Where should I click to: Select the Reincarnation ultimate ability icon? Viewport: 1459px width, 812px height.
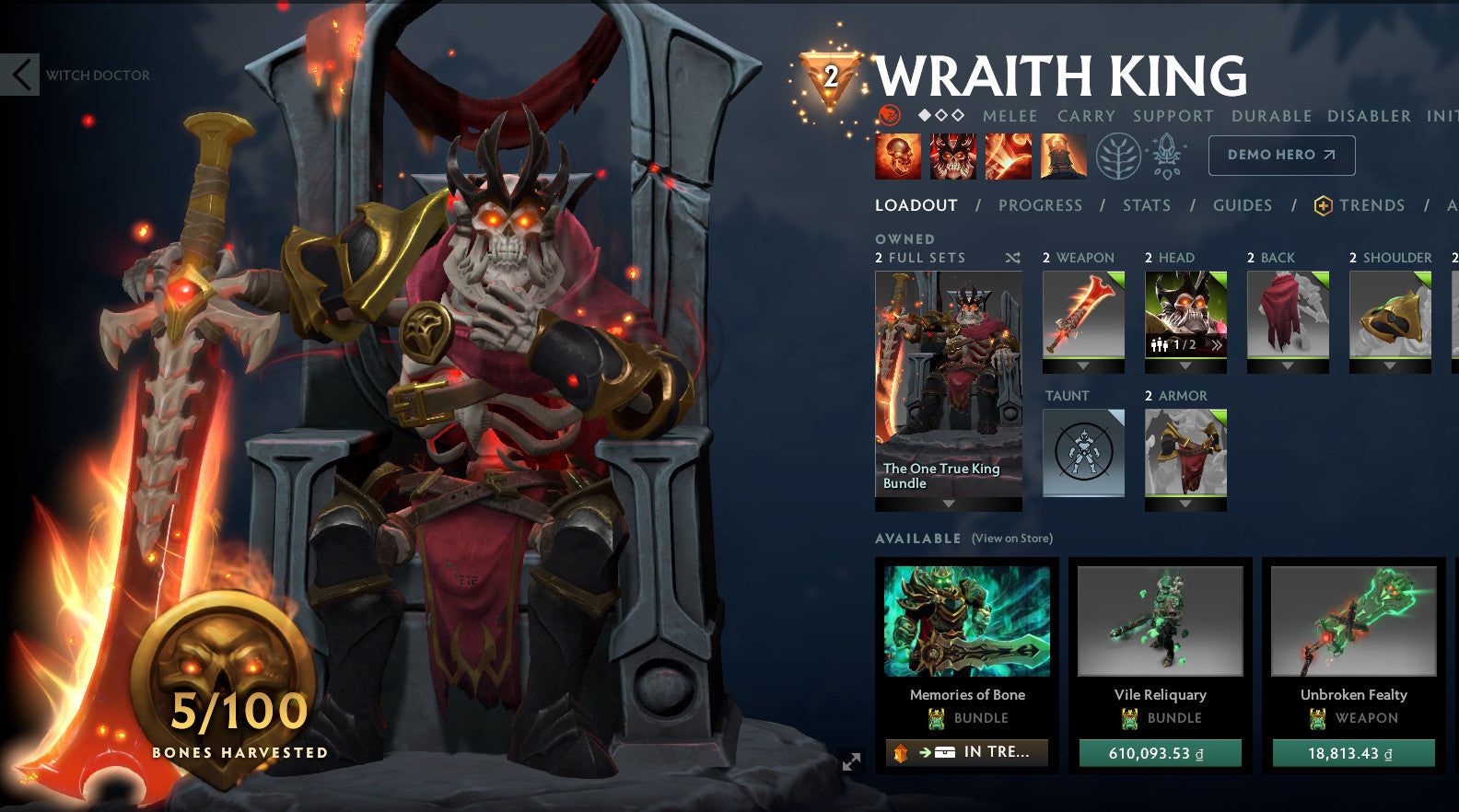pyautogui.click(x=1064, y=157)
